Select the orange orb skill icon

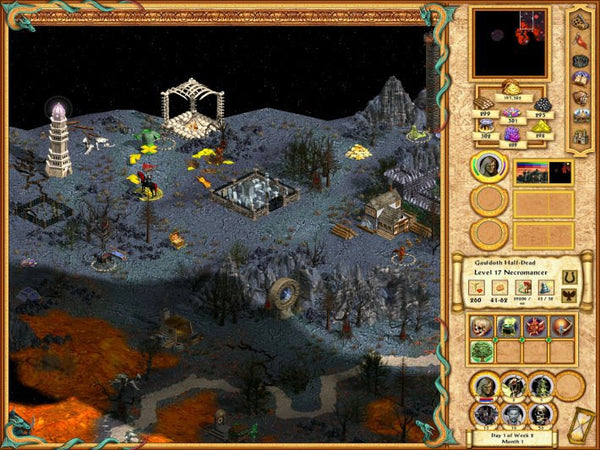point(562,327)
